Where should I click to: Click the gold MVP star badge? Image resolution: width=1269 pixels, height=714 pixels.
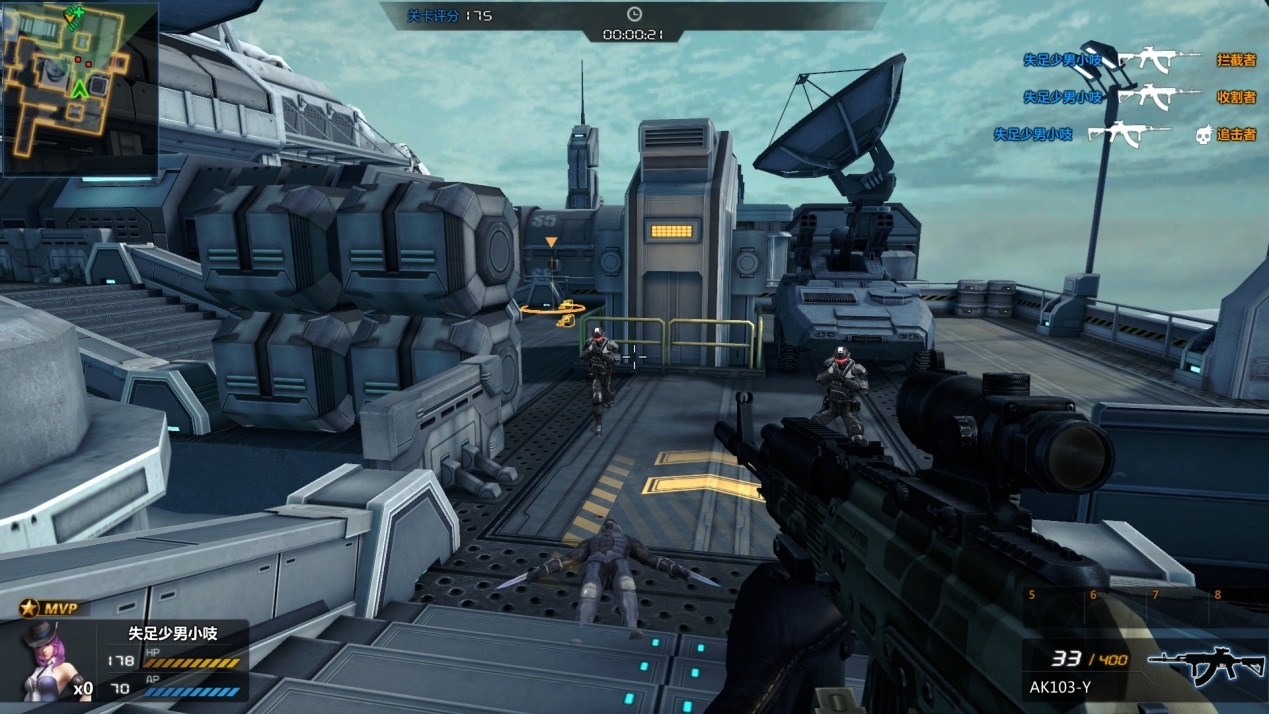click(29, 609)
